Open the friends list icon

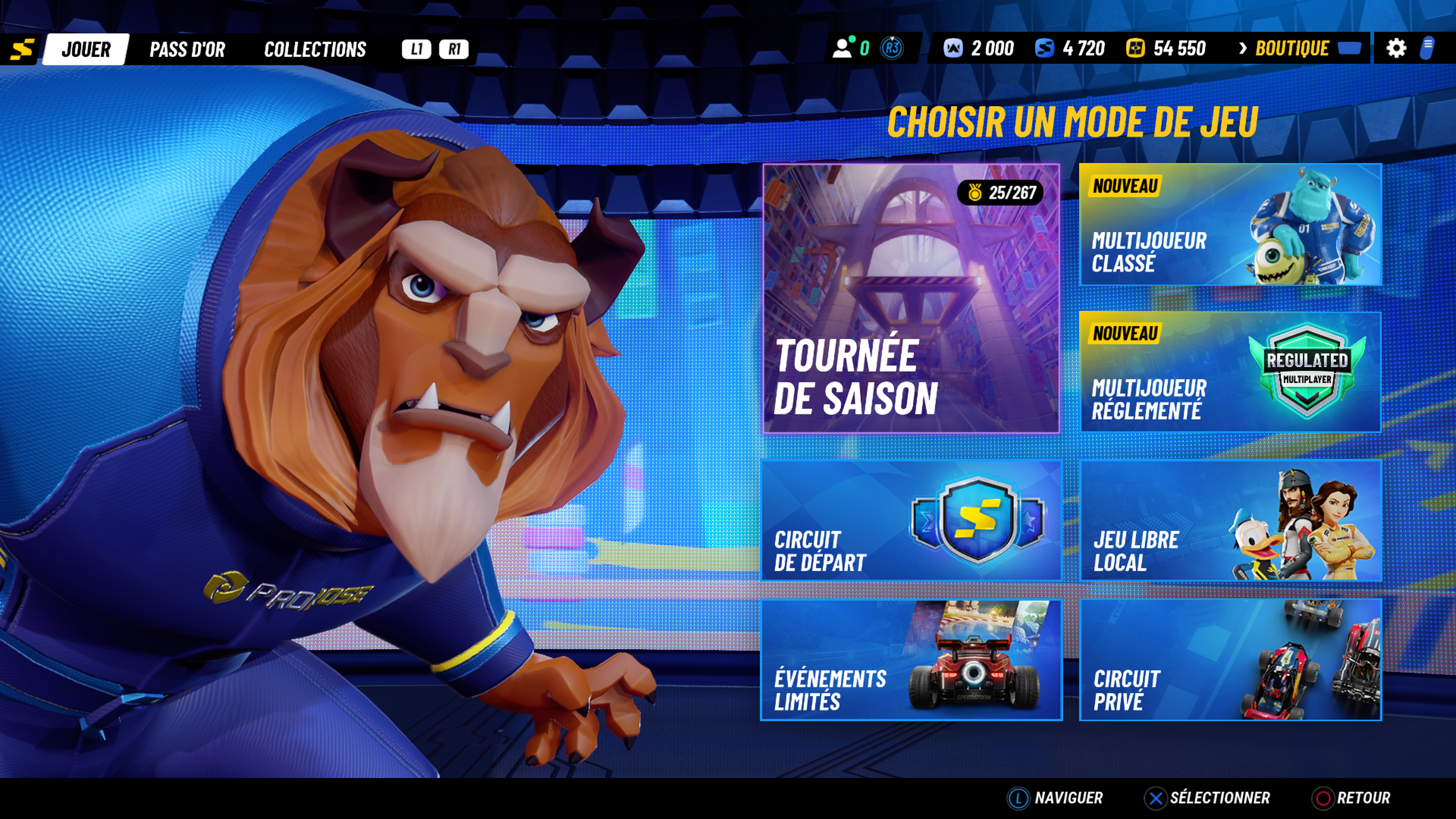pyautogui.click(x=842, y=49)
